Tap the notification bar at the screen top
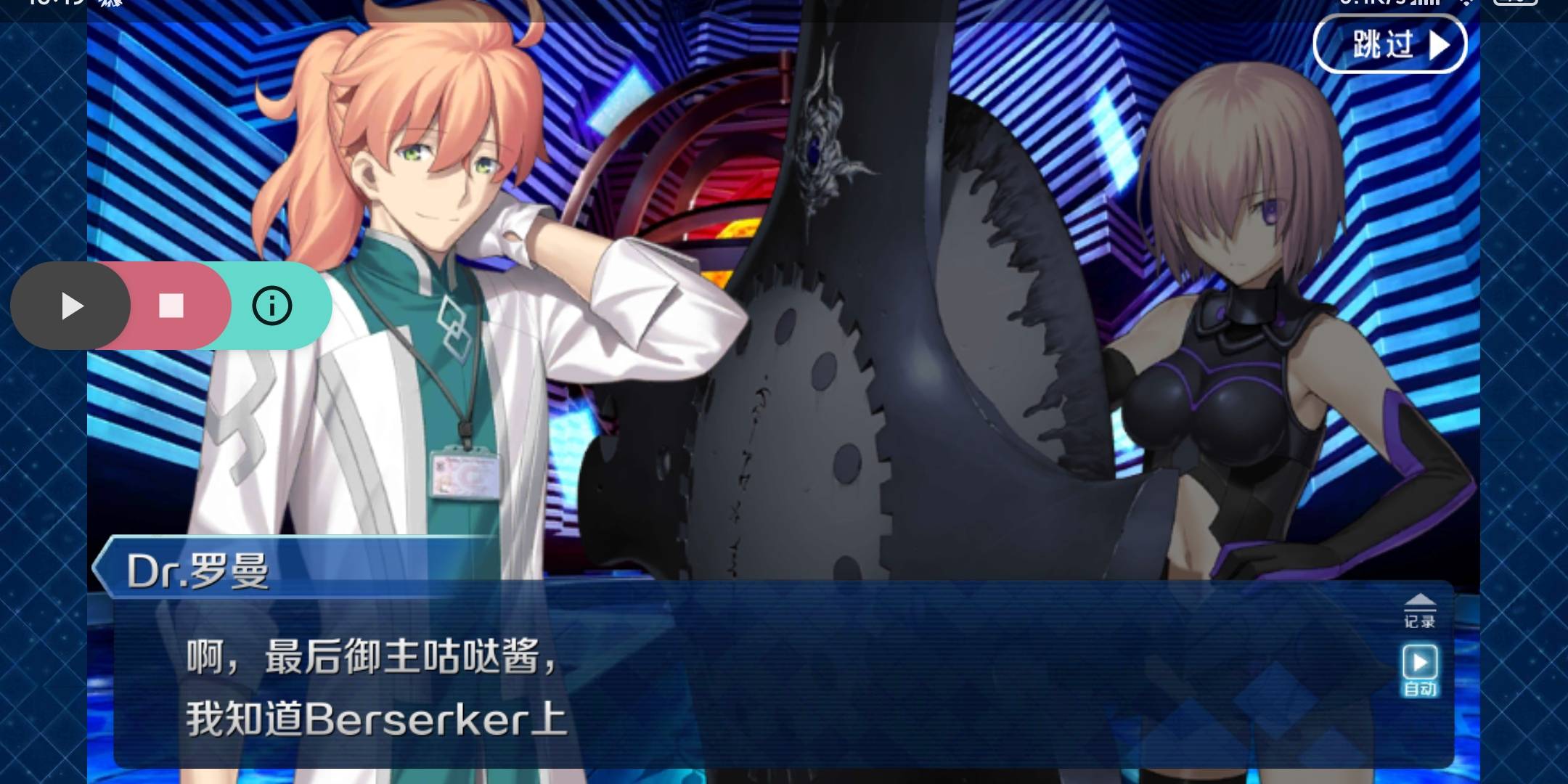 (x=784, y=6)
